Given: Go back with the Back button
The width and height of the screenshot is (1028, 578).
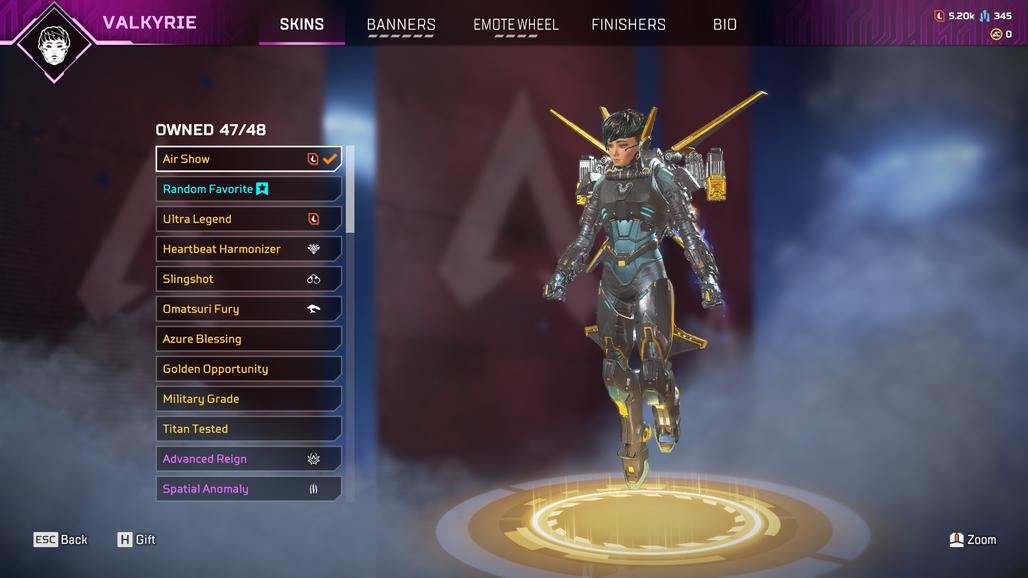Looking at the screenshot, I should click(61, 540).
